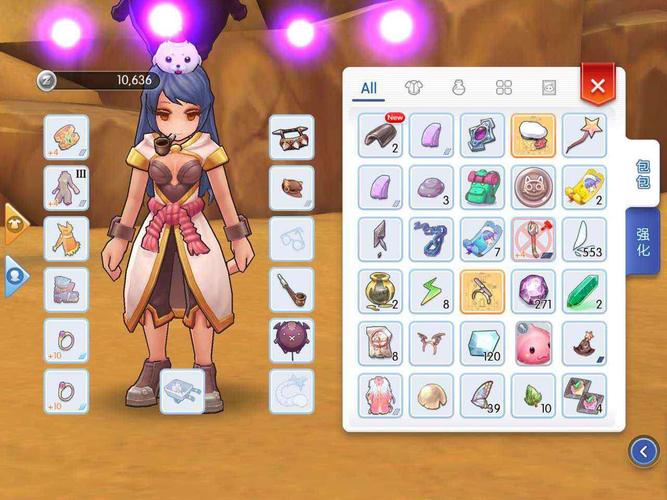This screenshot has width=667, height=500.
Task: Switch to the All items tab
Action: 369,88
